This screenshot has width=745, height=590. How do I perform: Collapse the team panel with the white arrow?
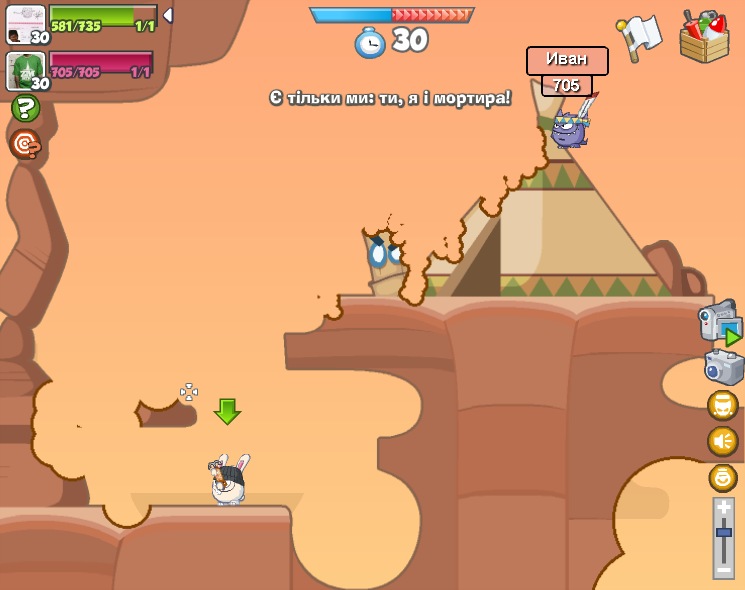pos(168,16)
